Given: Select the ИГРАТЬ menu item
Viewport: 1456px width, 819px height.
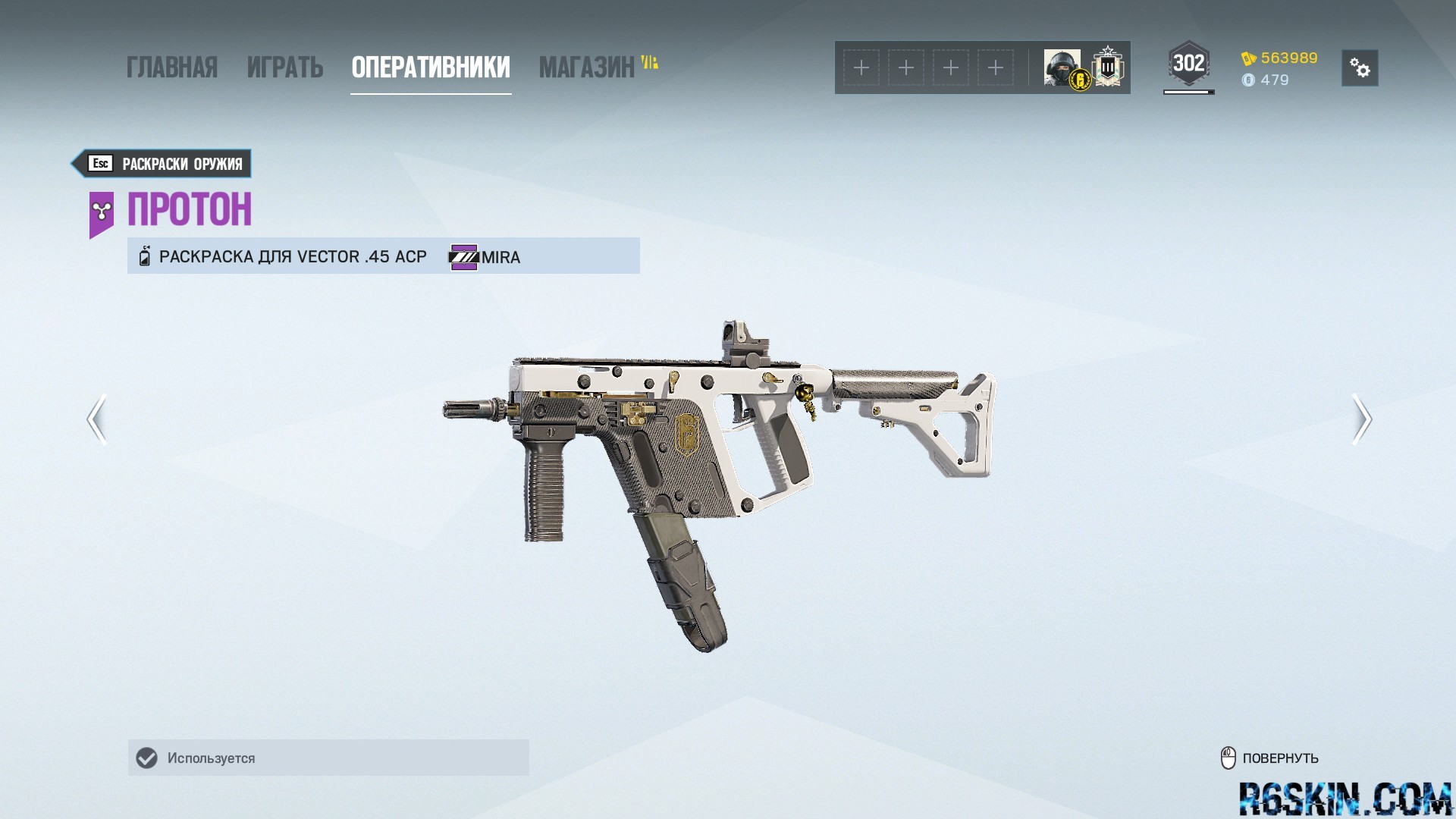Looking at the screenshot, I should click(x=285, y=67).
